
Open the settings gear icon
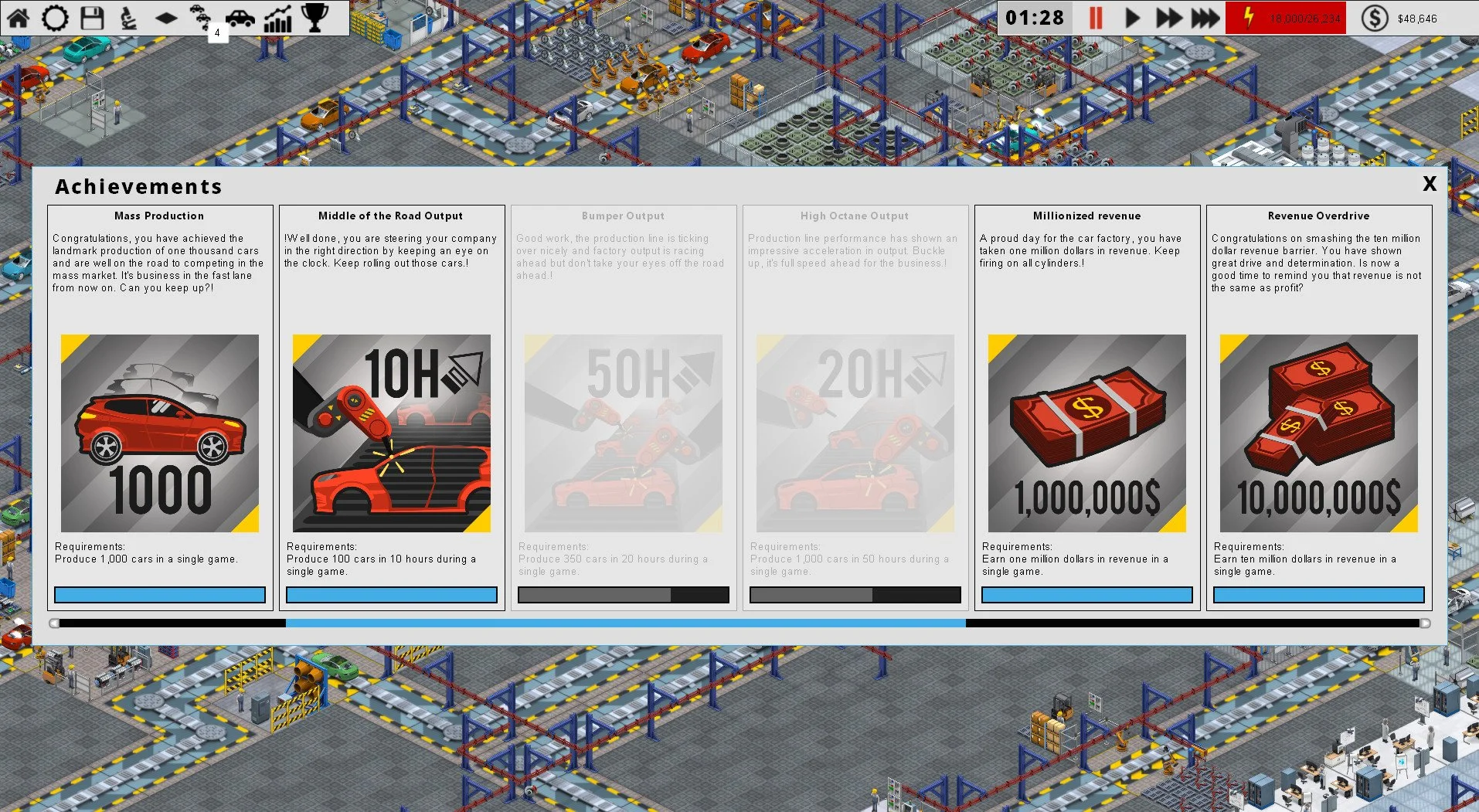pyautogui.click(x=55, y=17)
